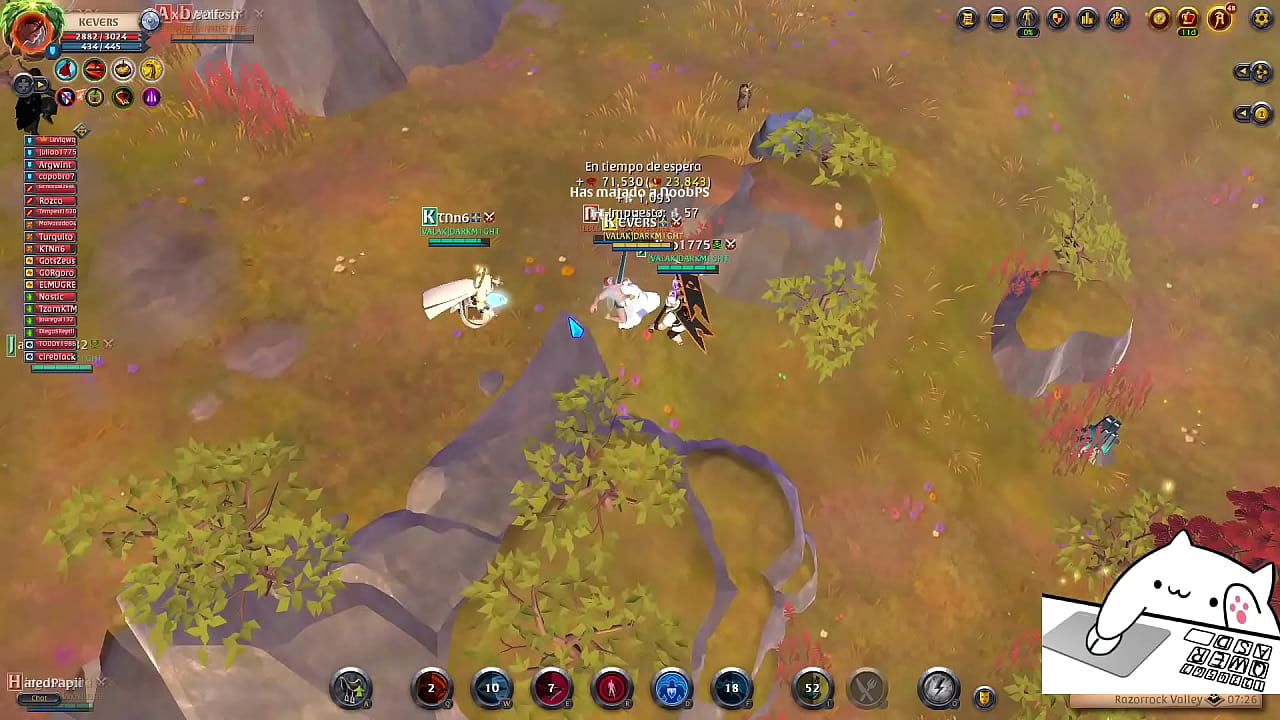This screenshot has width=1280, height=720.
Task: Show the rankings bar-chart icon
Action: click(x=1088, y=18)
